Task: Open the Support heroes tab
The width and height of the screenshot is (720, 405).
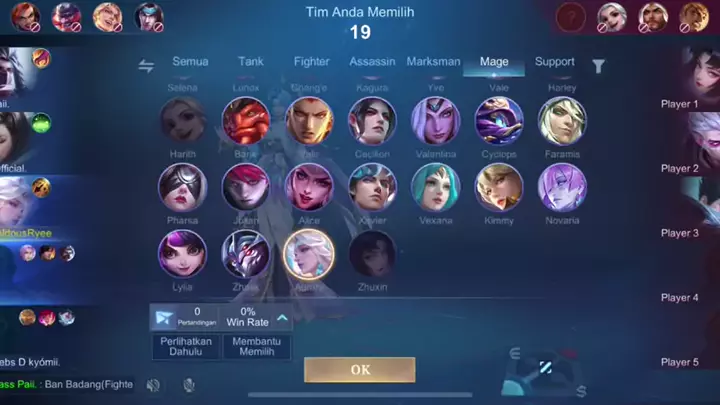Action: pyautogui.click(x=554, y=62)
